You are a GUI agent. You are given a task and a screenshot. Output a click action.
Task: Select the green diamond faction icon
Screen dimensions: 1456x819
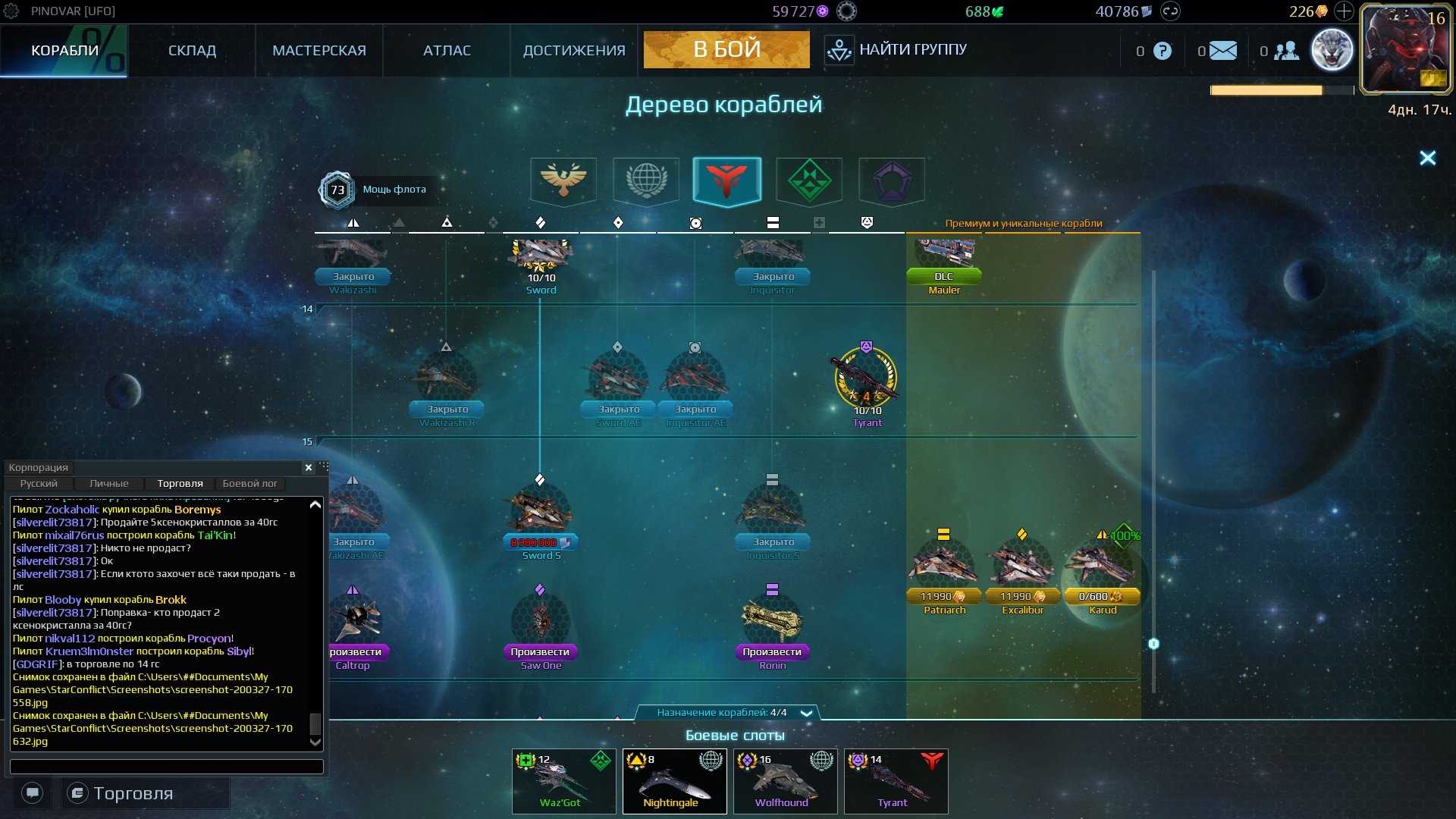[809, 180]
